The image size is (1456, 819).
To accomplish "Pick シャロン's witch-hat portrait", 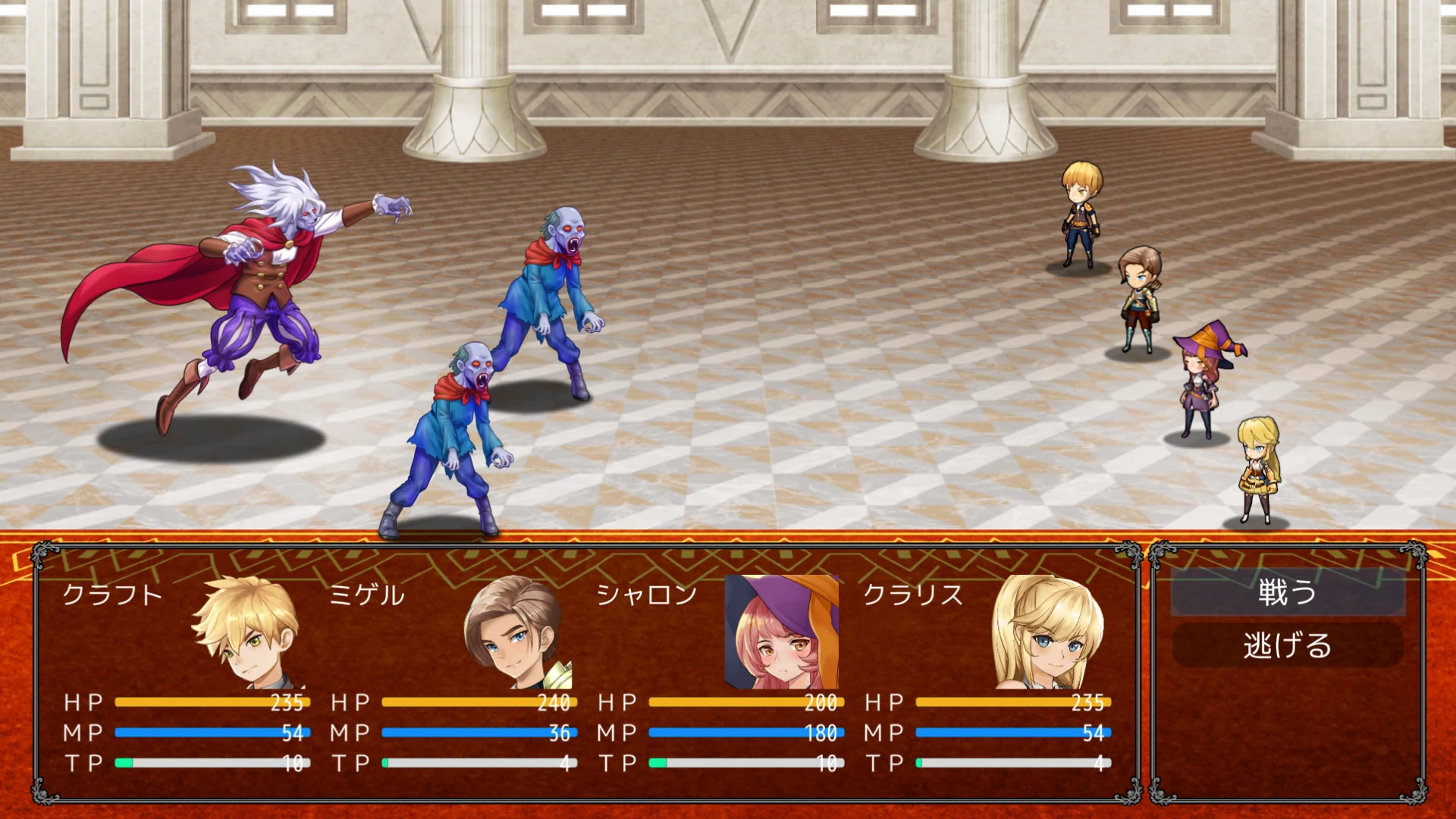I will [x=783, y=632].
